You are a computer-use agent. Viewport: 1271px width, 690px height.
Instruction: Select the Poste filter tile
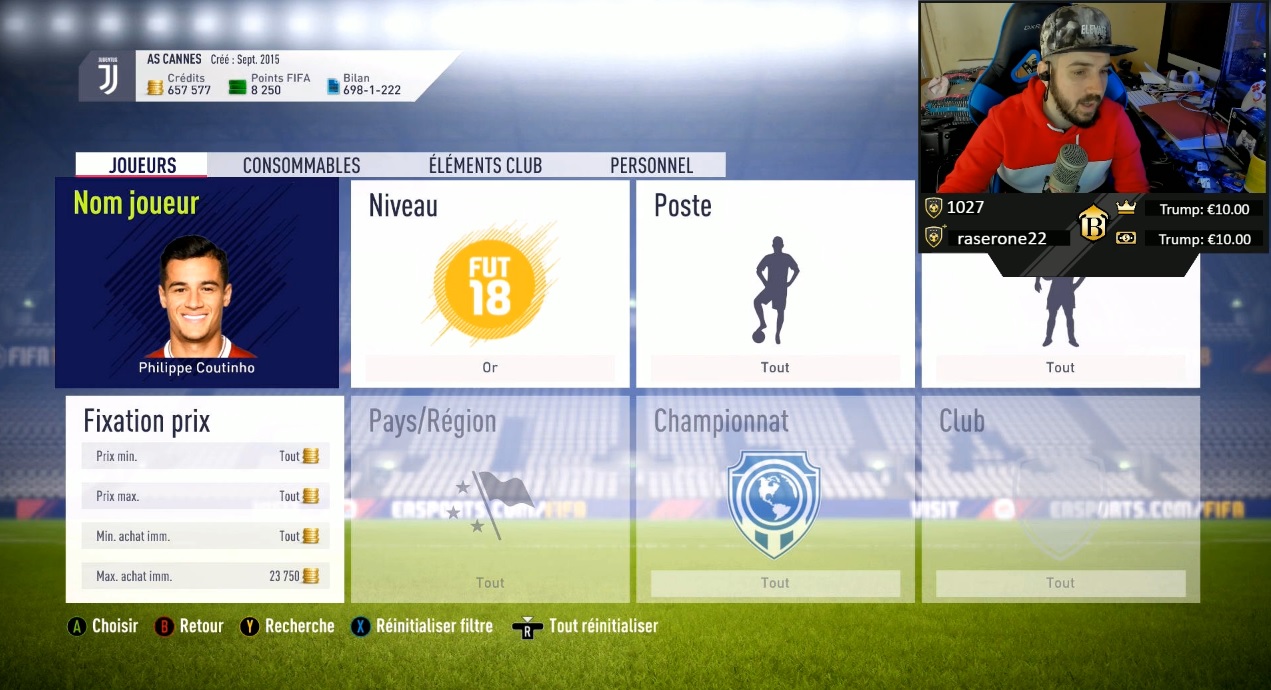[775, 284]
